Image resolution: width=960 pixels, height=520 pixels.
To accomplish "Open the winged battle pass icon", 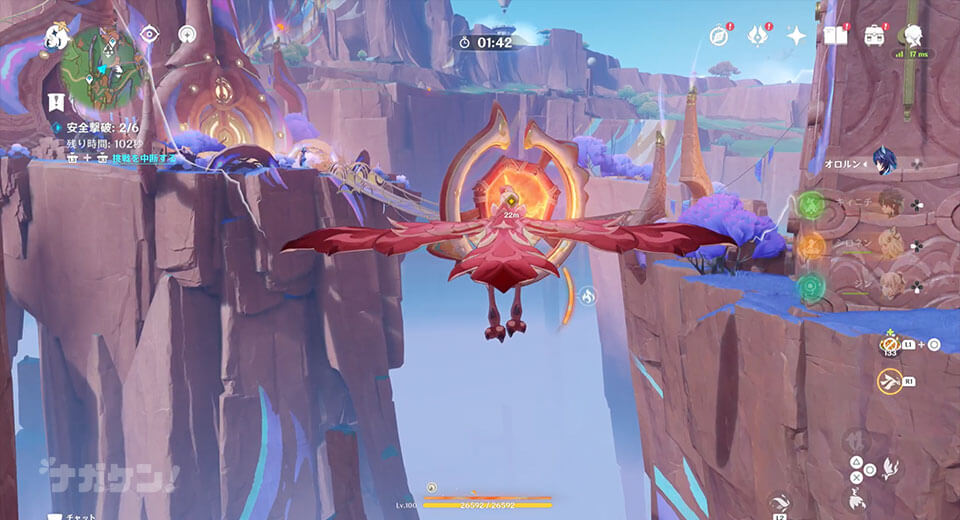I will pyautogui.click(x=757, y=36).
